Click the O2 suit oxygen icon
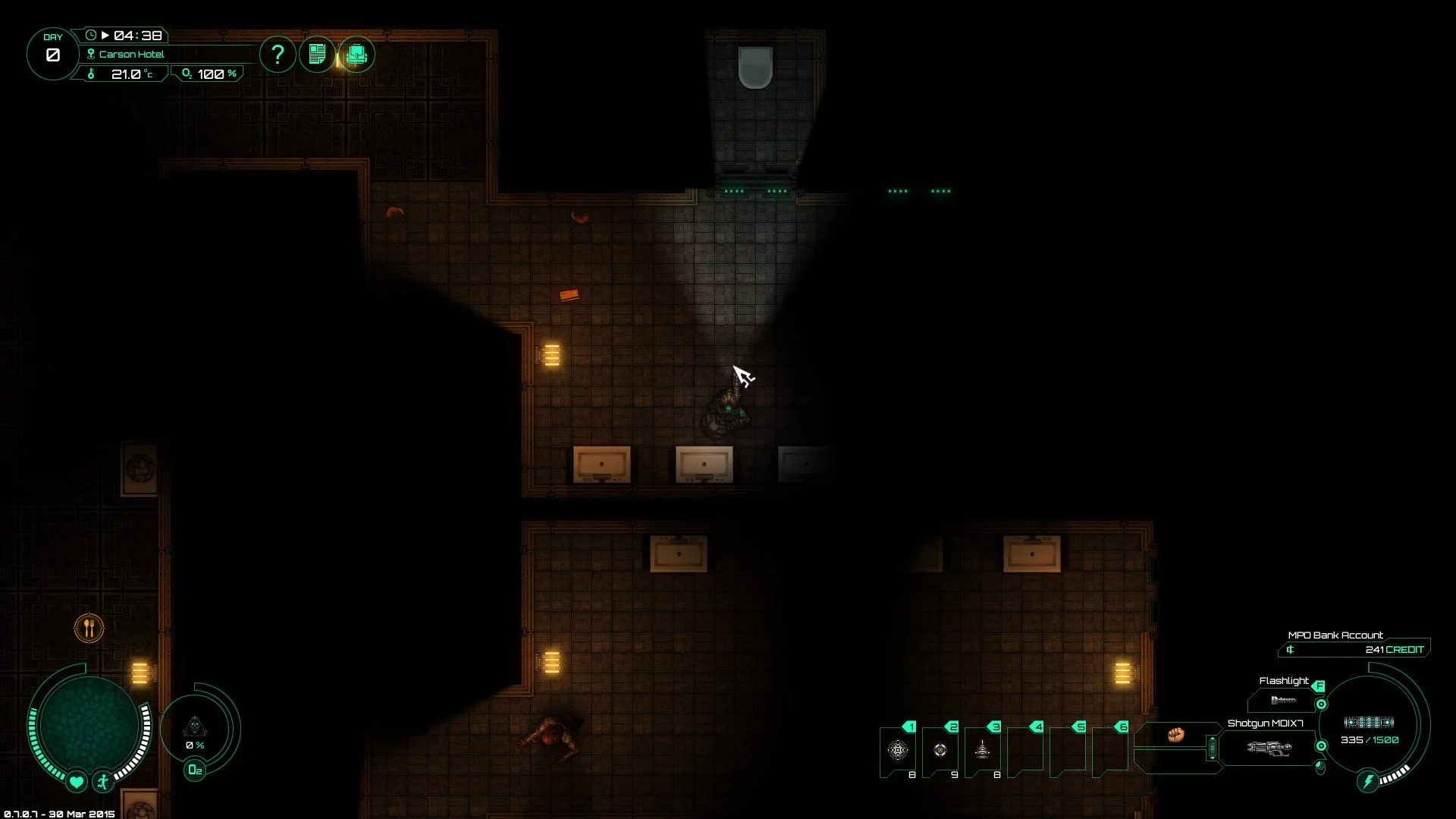Screen dimensions: 1456x819 point(195,770)
